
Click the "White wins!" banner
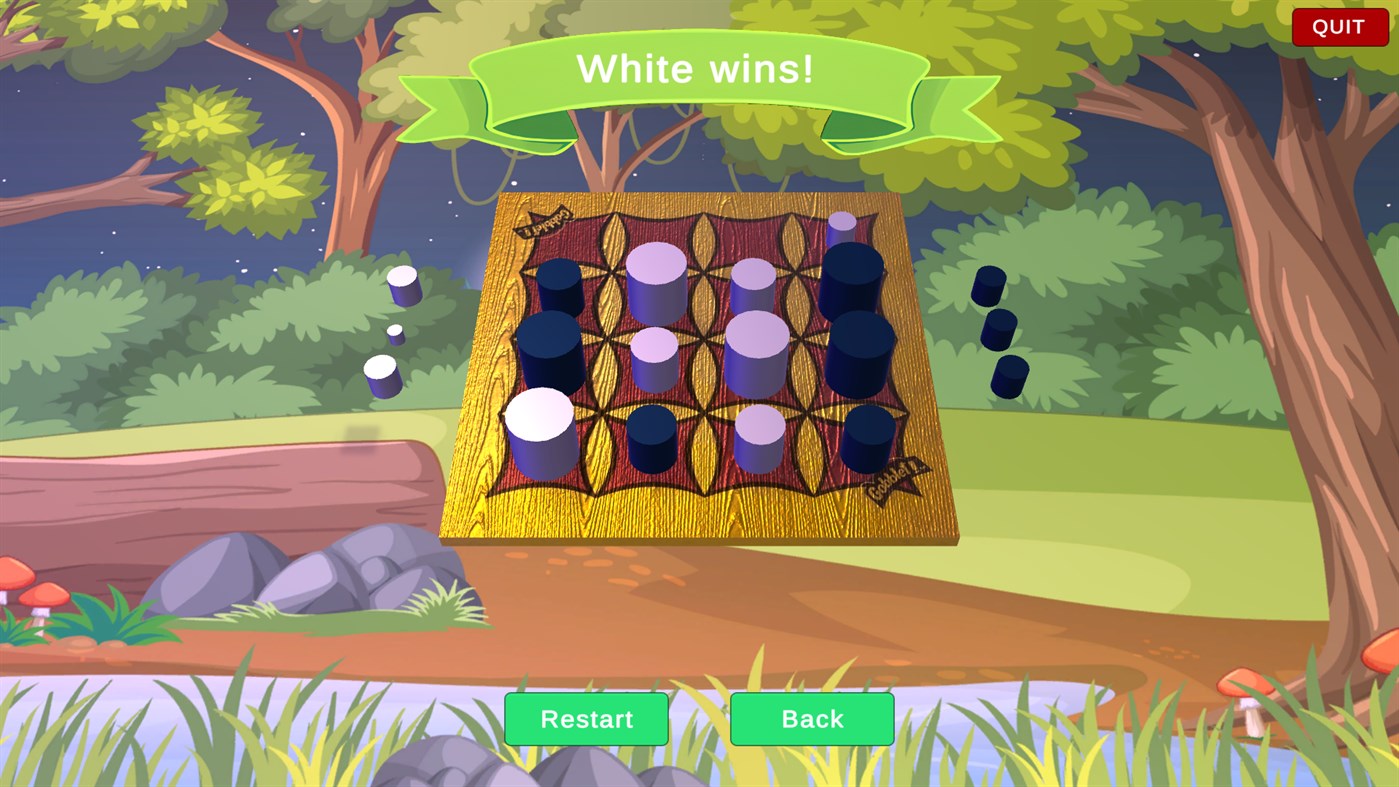[x=700, y=68]
